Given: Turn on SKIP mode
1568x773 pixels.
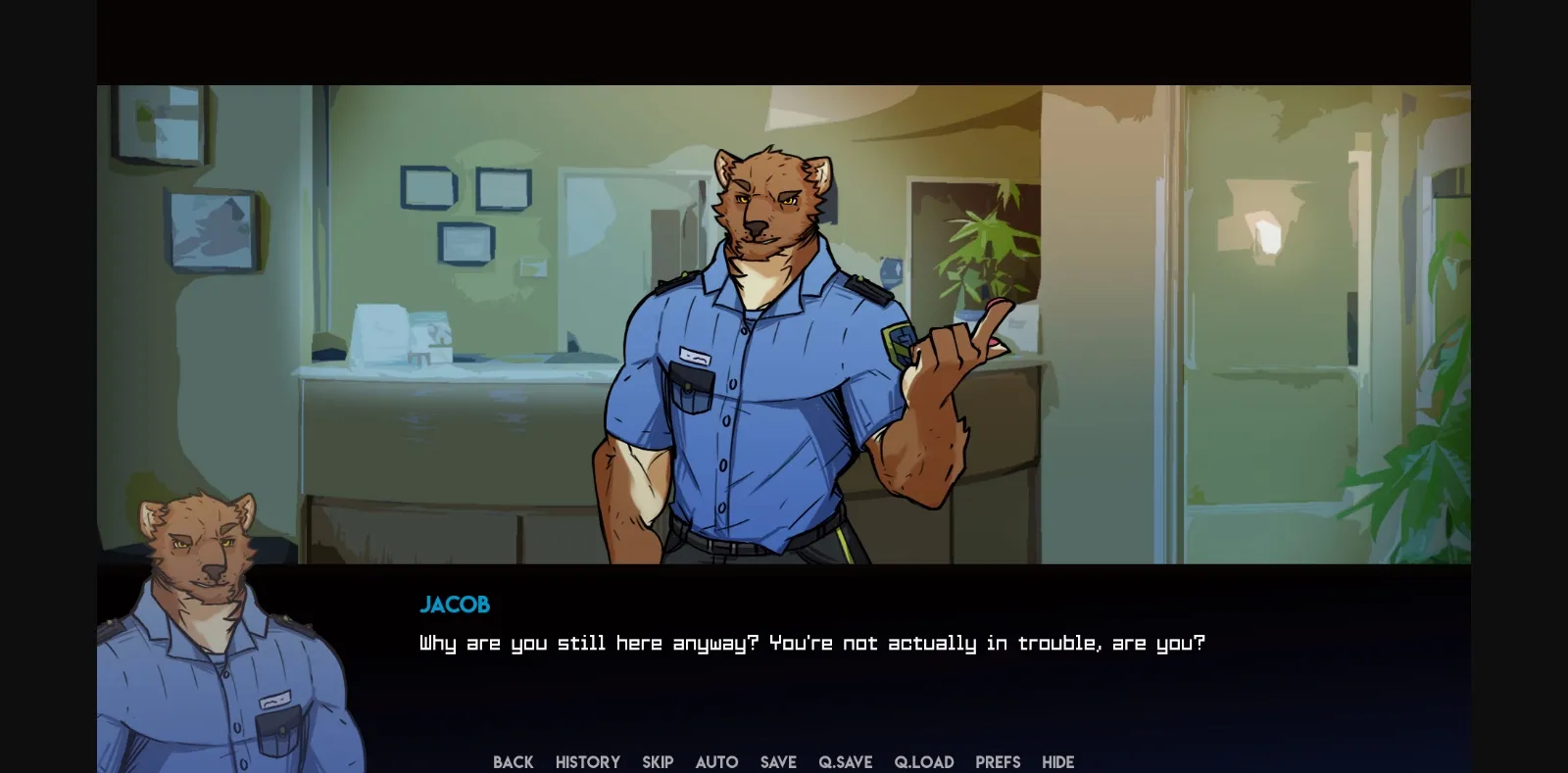Looking at the screenshot, I should click(x=658, y=762).
